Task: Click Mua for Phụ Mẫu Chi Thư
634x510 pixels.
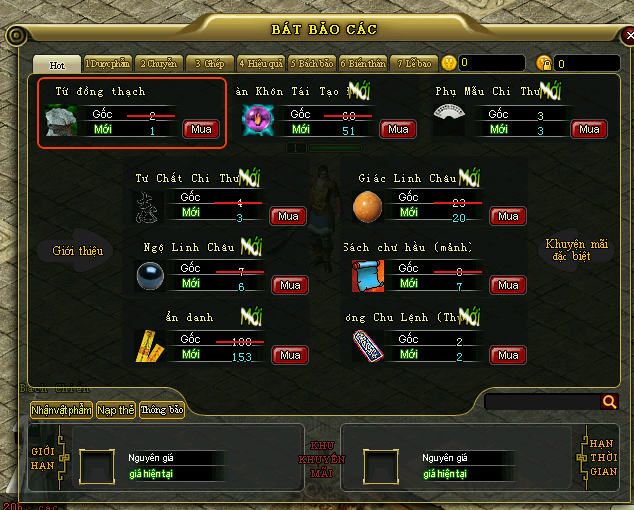Action: 589,129
